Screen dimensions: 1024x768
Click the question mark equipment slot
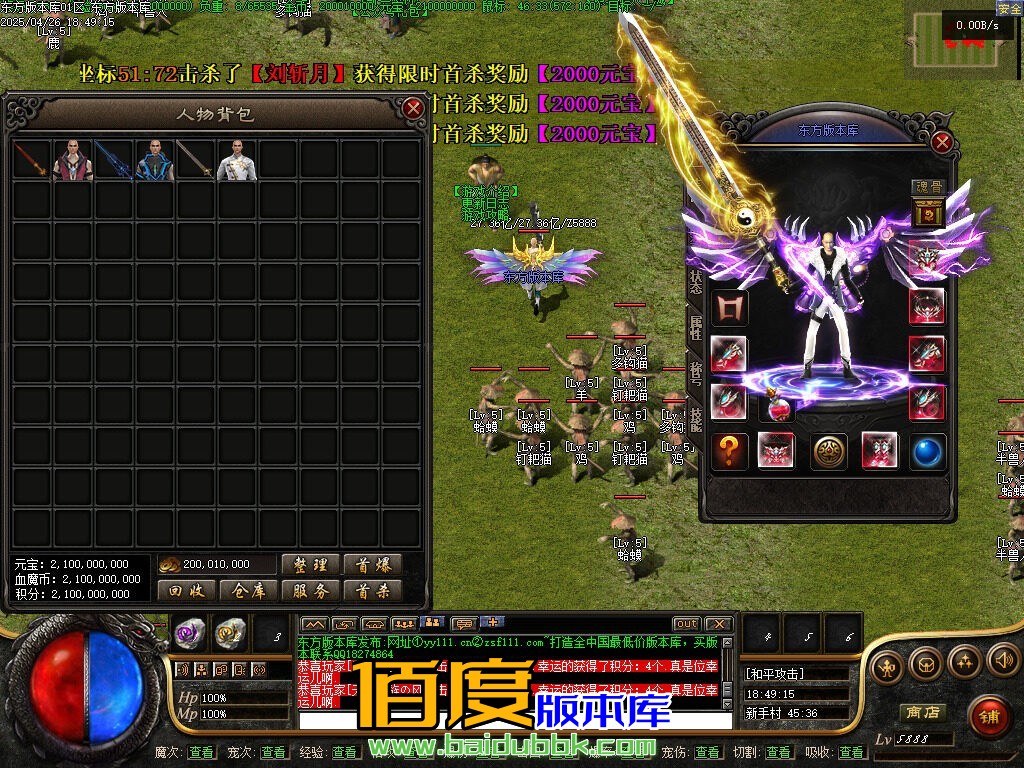tap(729, 451)
